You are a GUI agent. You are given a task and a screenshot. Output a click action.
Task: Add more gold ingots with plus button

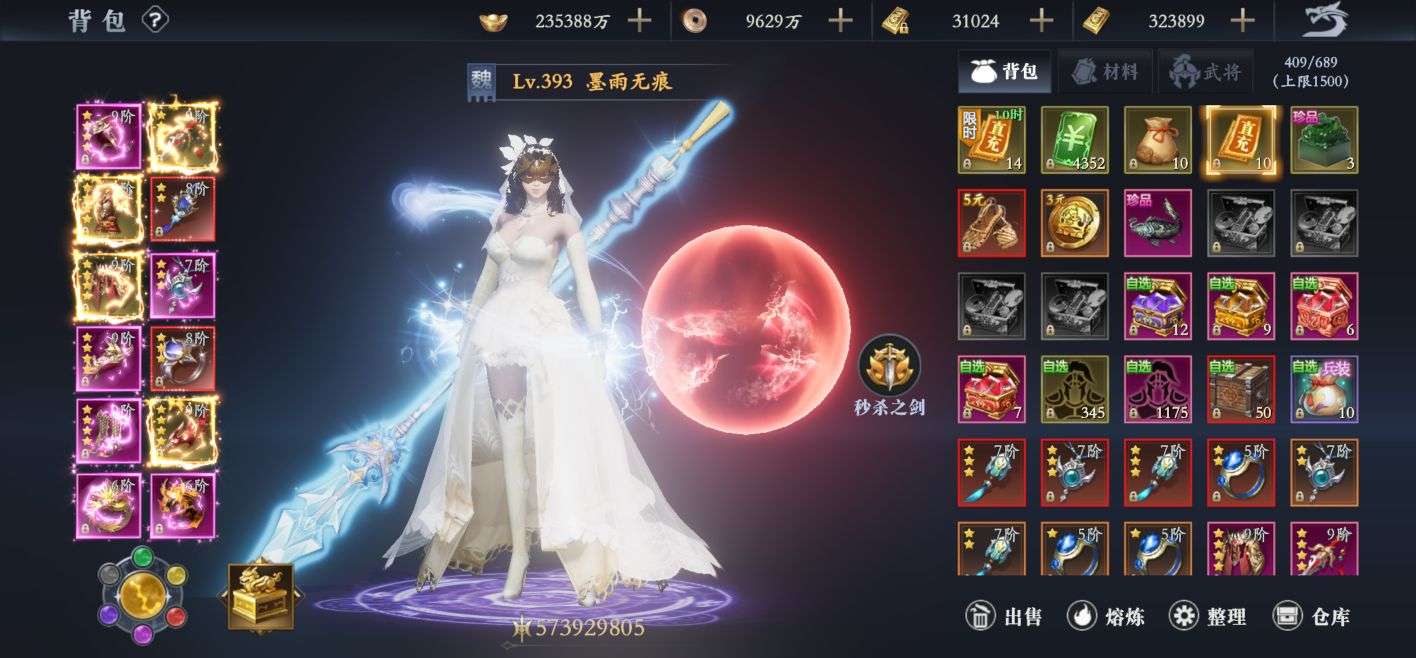638,20
